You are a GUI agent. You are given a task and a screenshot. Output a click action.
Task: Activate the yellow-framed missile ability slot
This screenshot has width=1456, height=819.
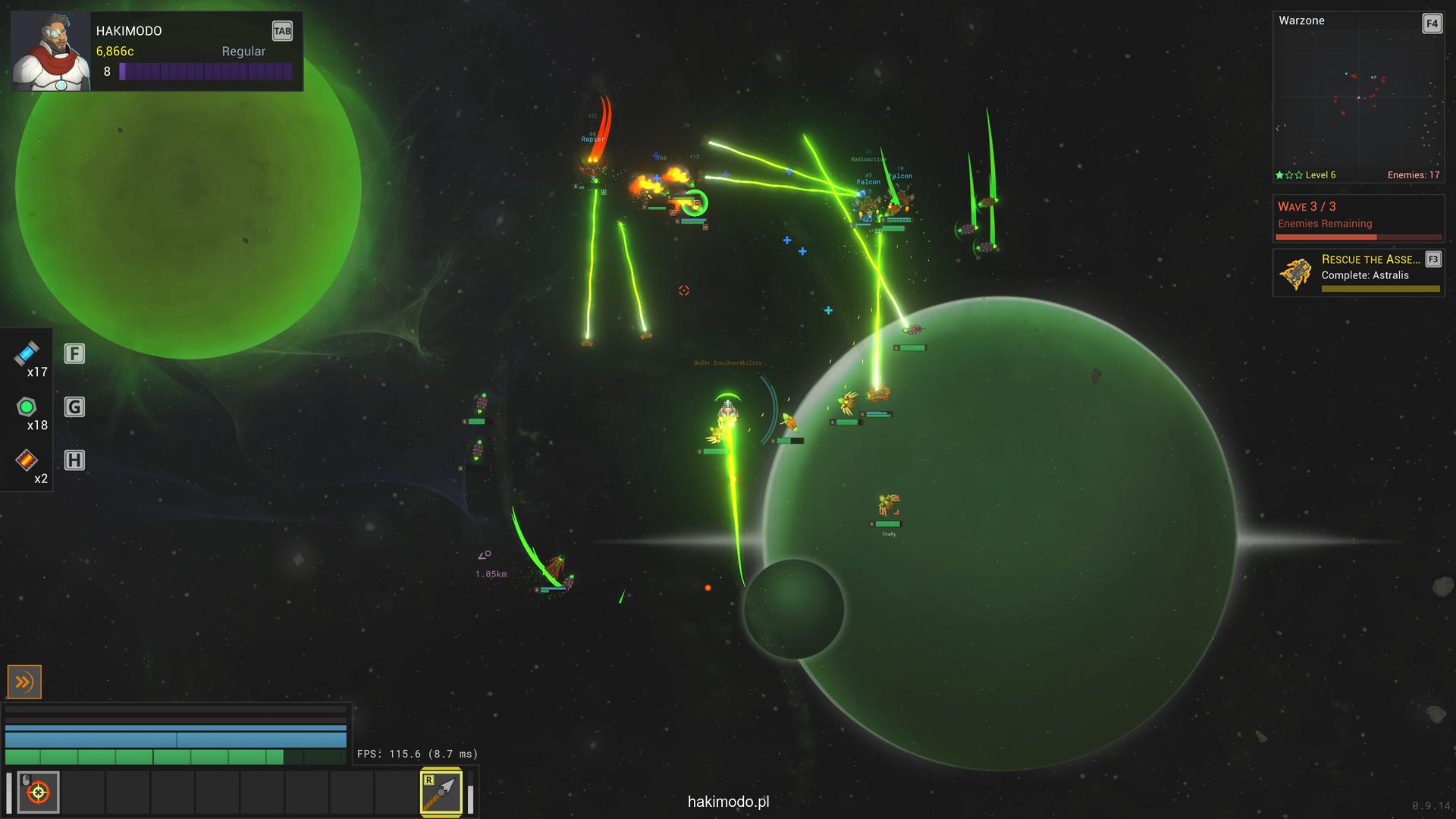[441, 792]
